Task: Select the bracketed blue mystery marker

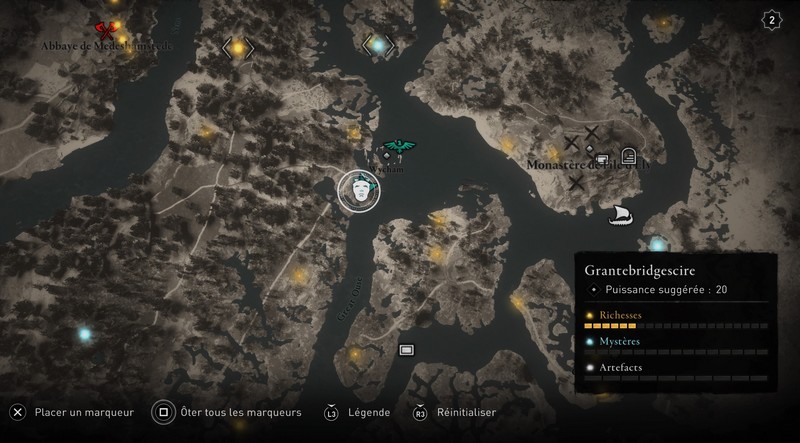Action: coord(378,44)
